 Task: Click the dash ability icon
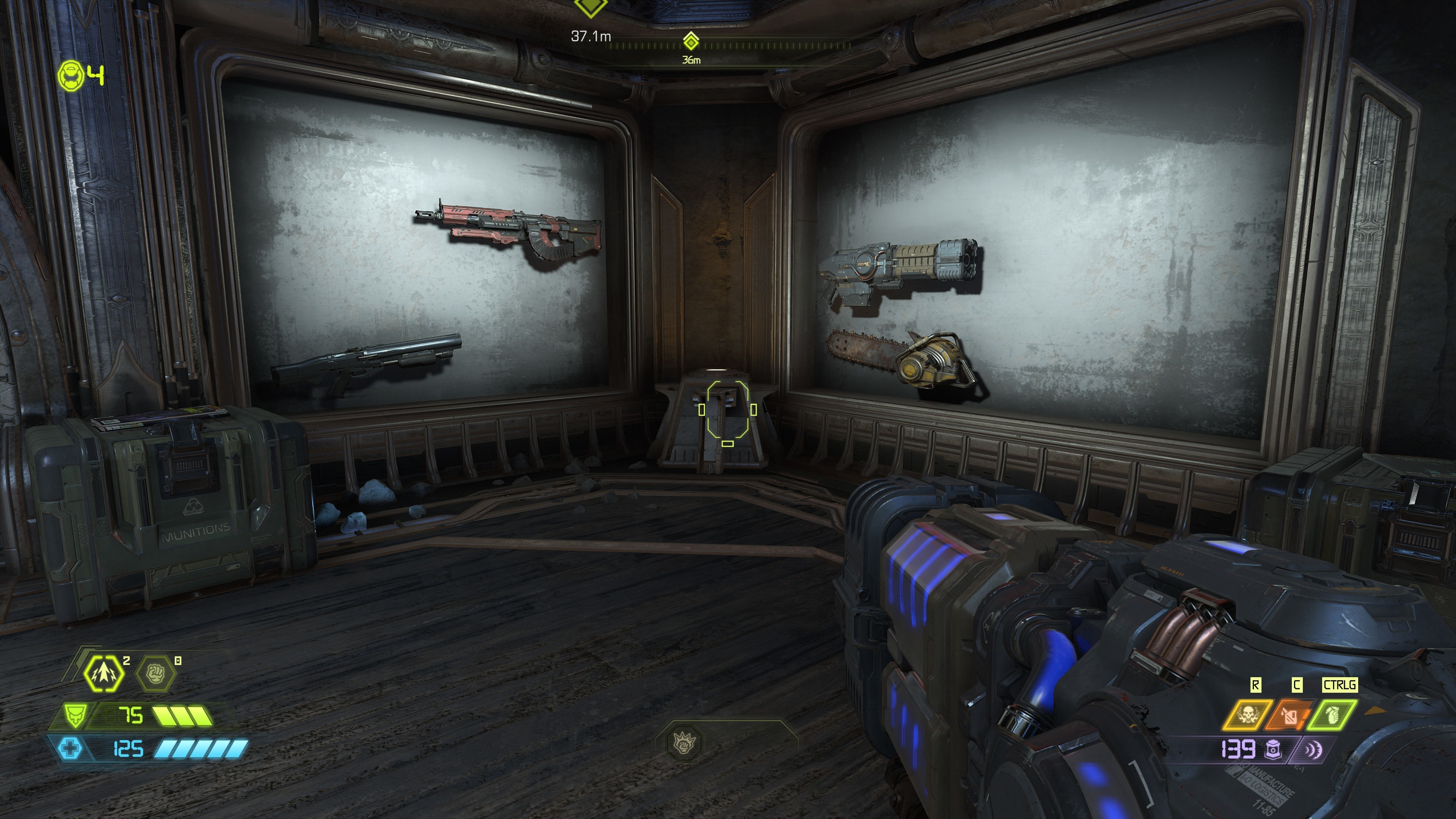tap(105, 674)
